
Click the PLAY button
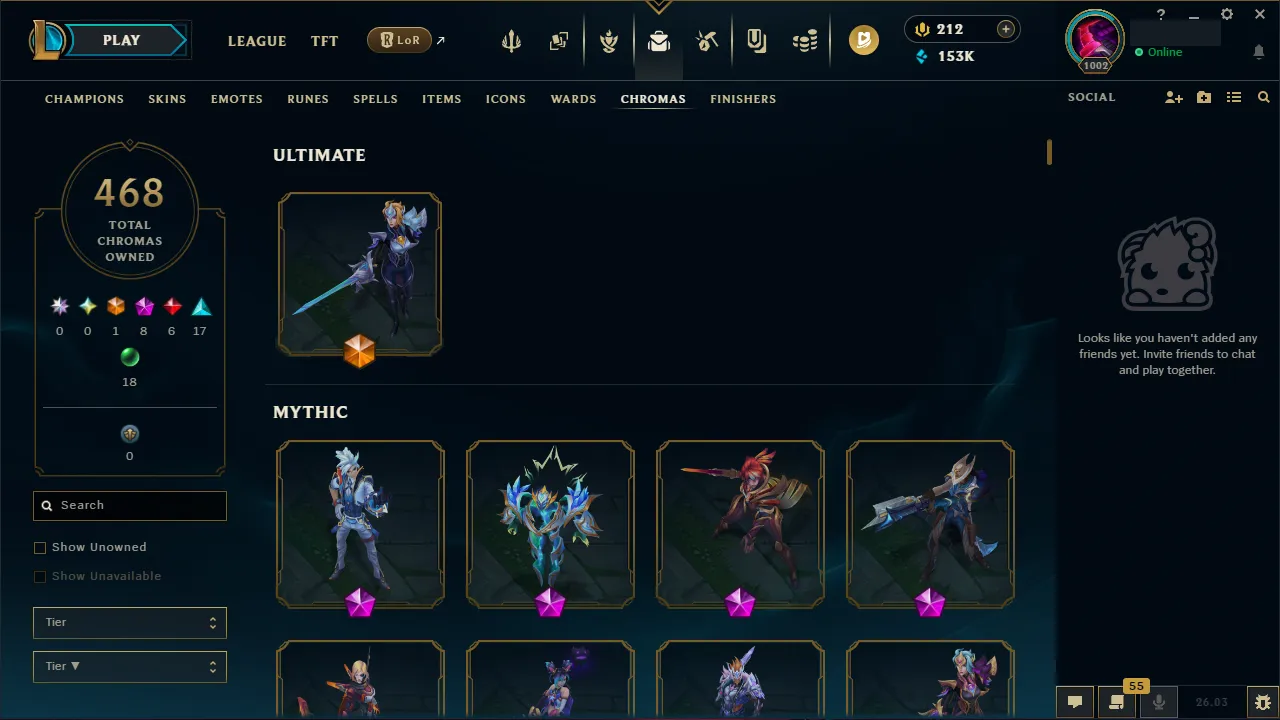pyautogui.click(x=121, y=40)
